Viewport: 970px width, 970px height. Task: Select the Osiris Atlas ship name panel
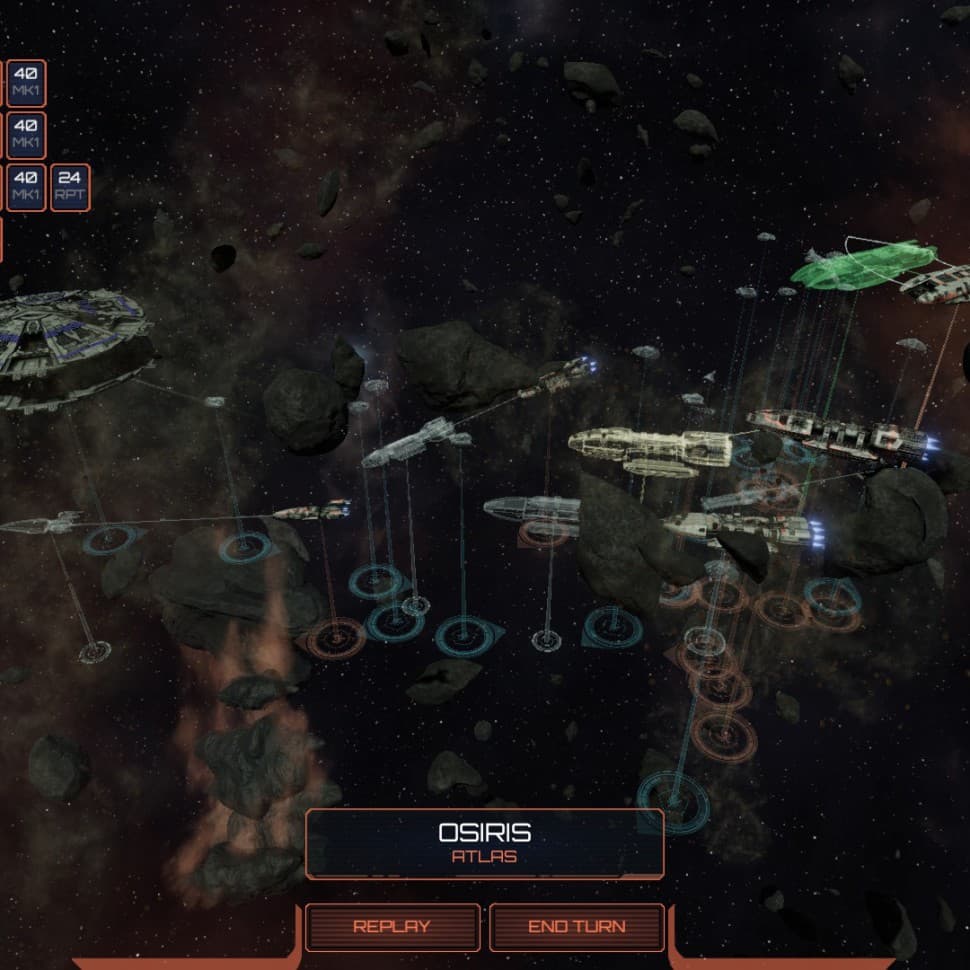(x=484, y=843)
